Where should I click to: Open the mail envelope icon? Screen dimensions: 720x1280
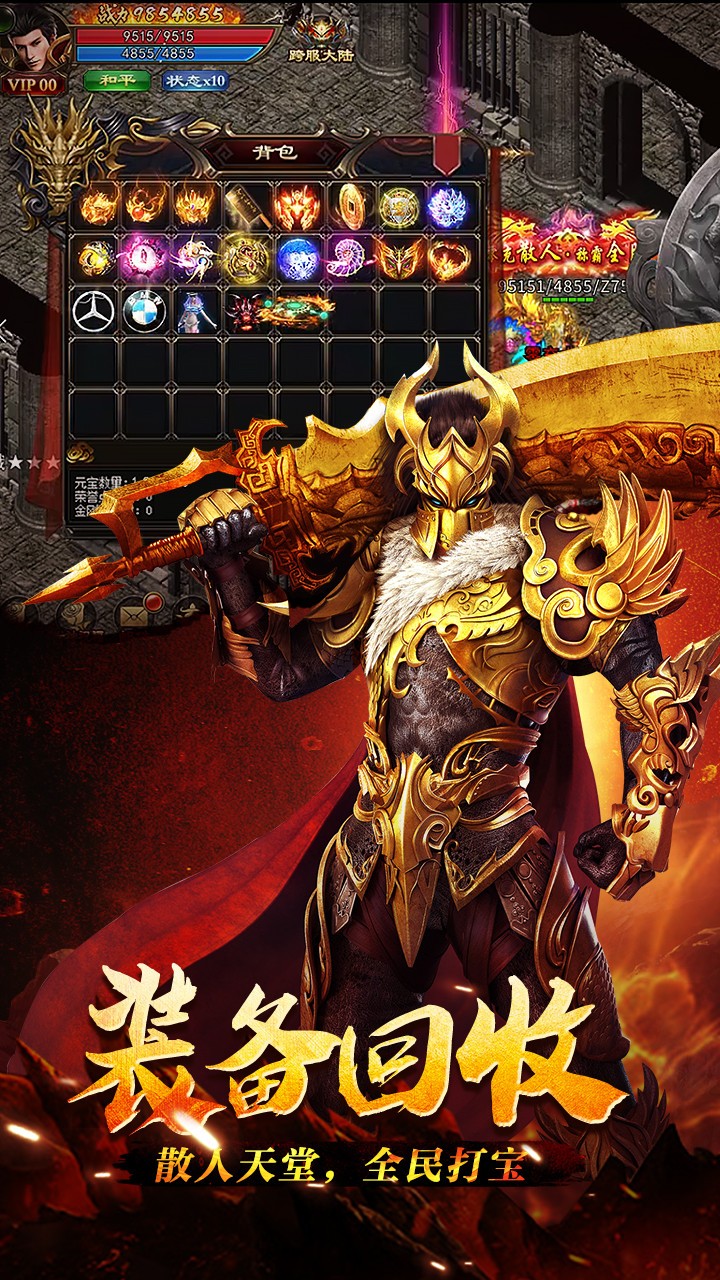(x=131, y=608)
